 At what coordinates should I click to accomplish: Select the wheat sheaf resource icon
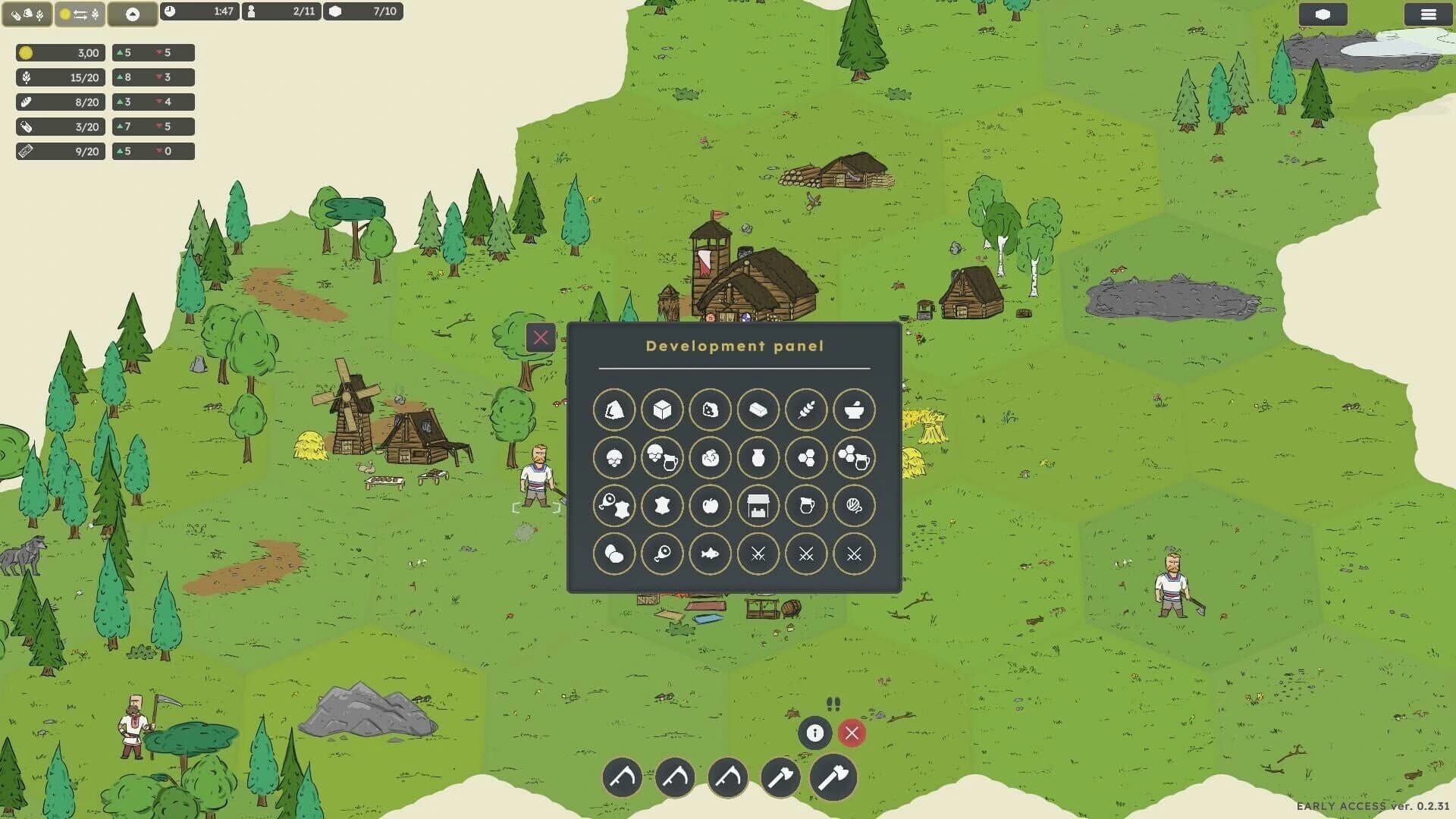coord(806,409)
